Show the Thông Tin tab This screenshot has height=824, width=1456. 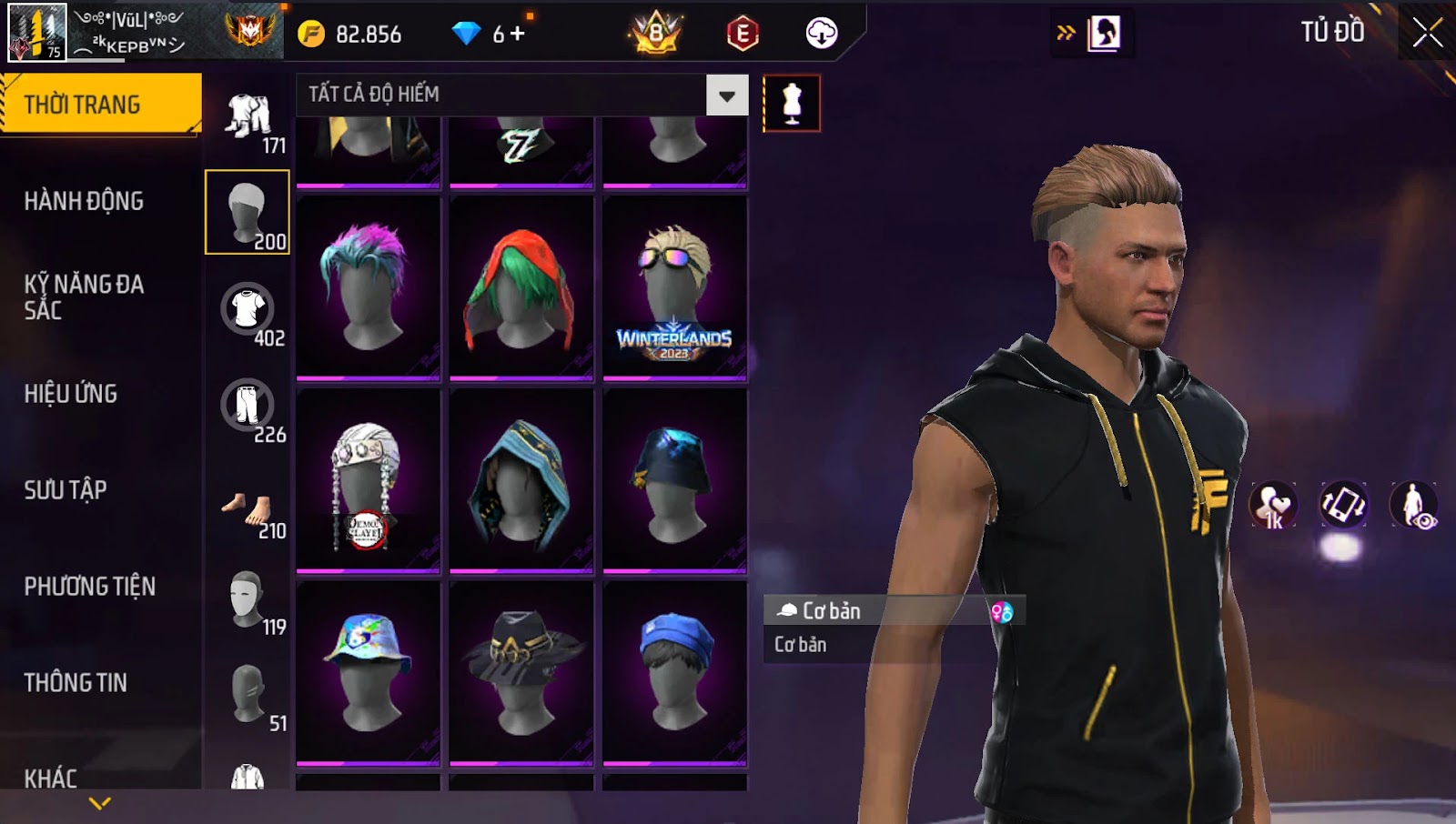click(x=76, y=683)
